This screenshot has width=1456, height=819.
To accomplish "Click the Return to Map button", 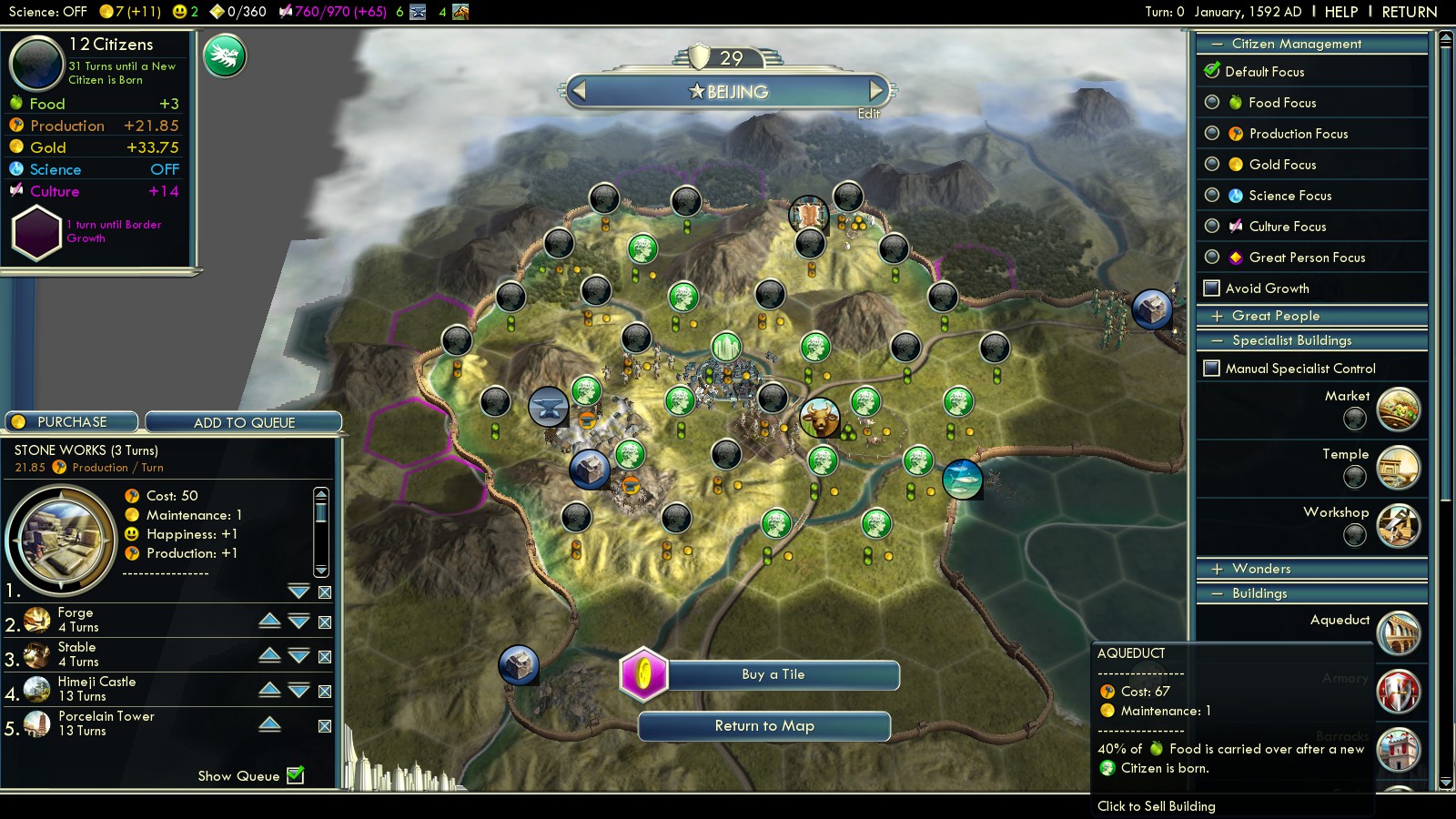I will coord(764,726).
